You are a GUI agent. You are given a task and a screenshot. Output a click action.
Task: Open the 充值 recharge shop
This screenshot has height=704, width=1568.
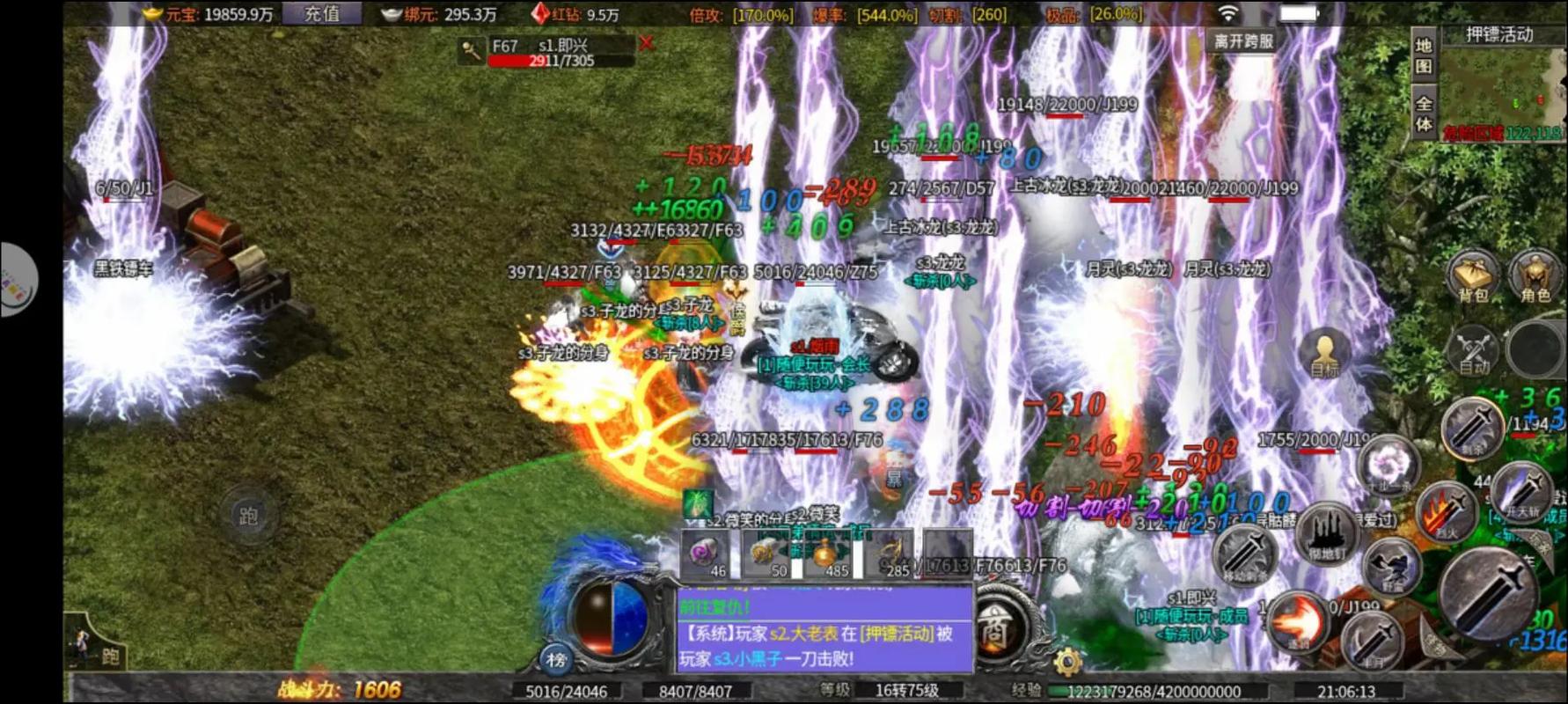321,13
